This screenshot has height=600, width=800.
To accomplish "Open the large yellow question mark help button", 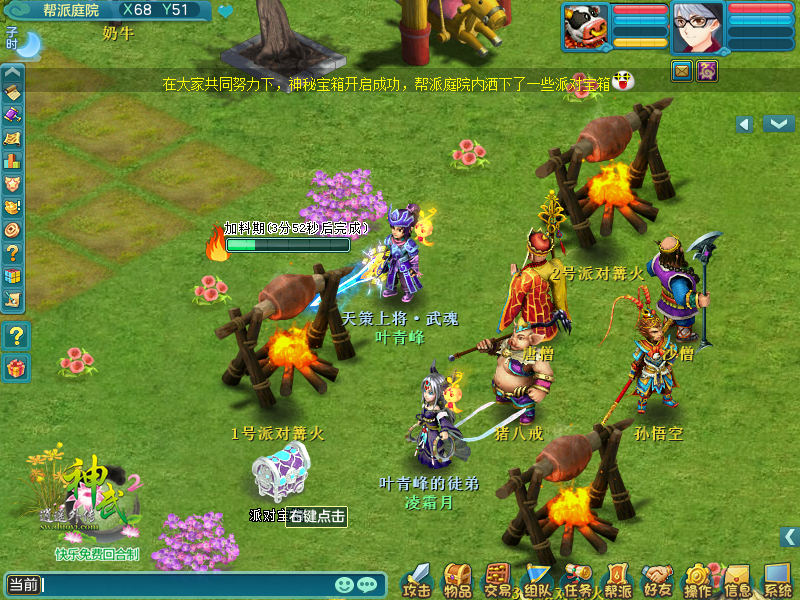I will (x=15, y=335).
